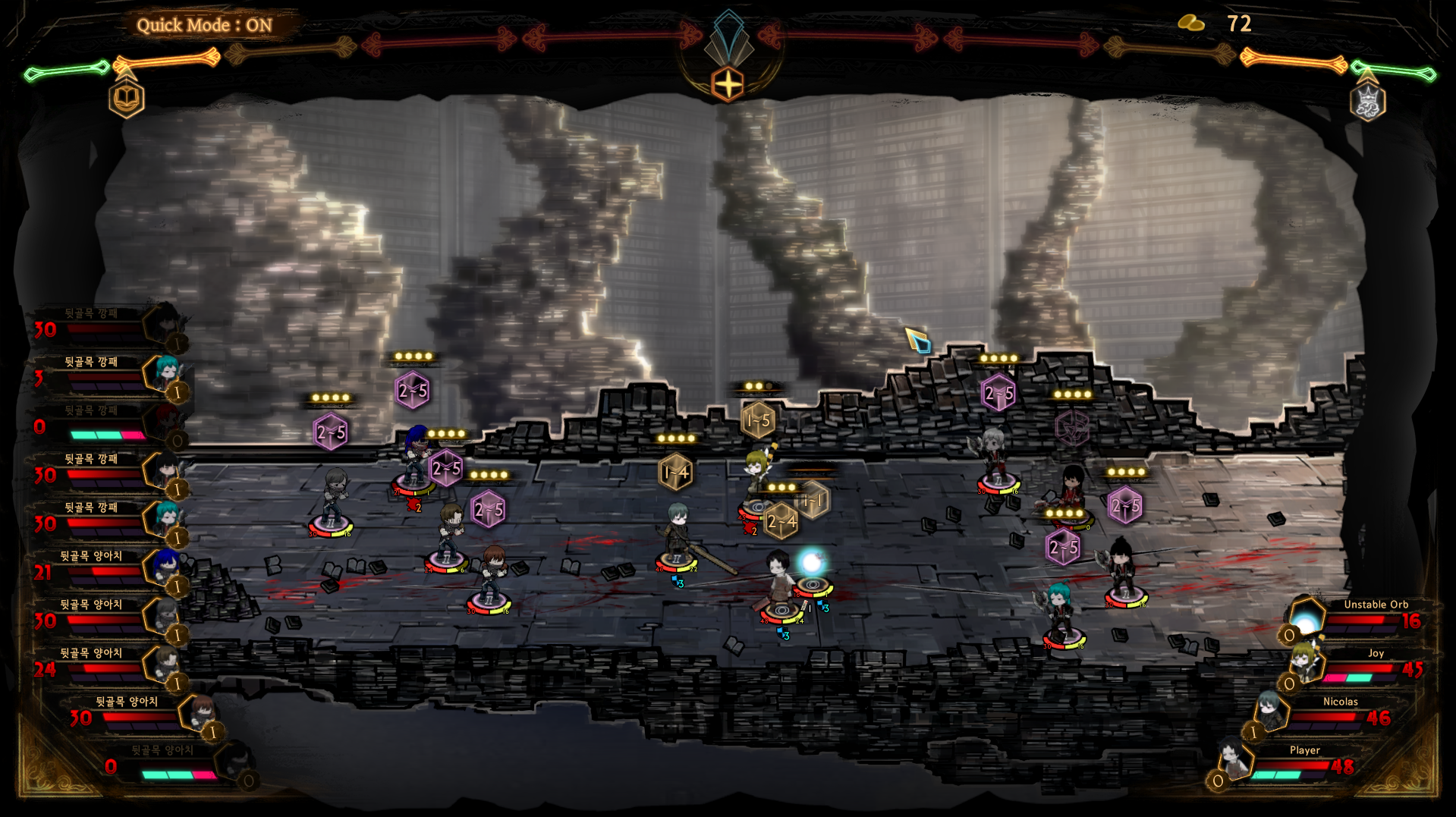Image resolution: width=1456 pixels, height=817 pixels.
Task: Pick the gold 1~1 speed die
Action: point(814,500)
